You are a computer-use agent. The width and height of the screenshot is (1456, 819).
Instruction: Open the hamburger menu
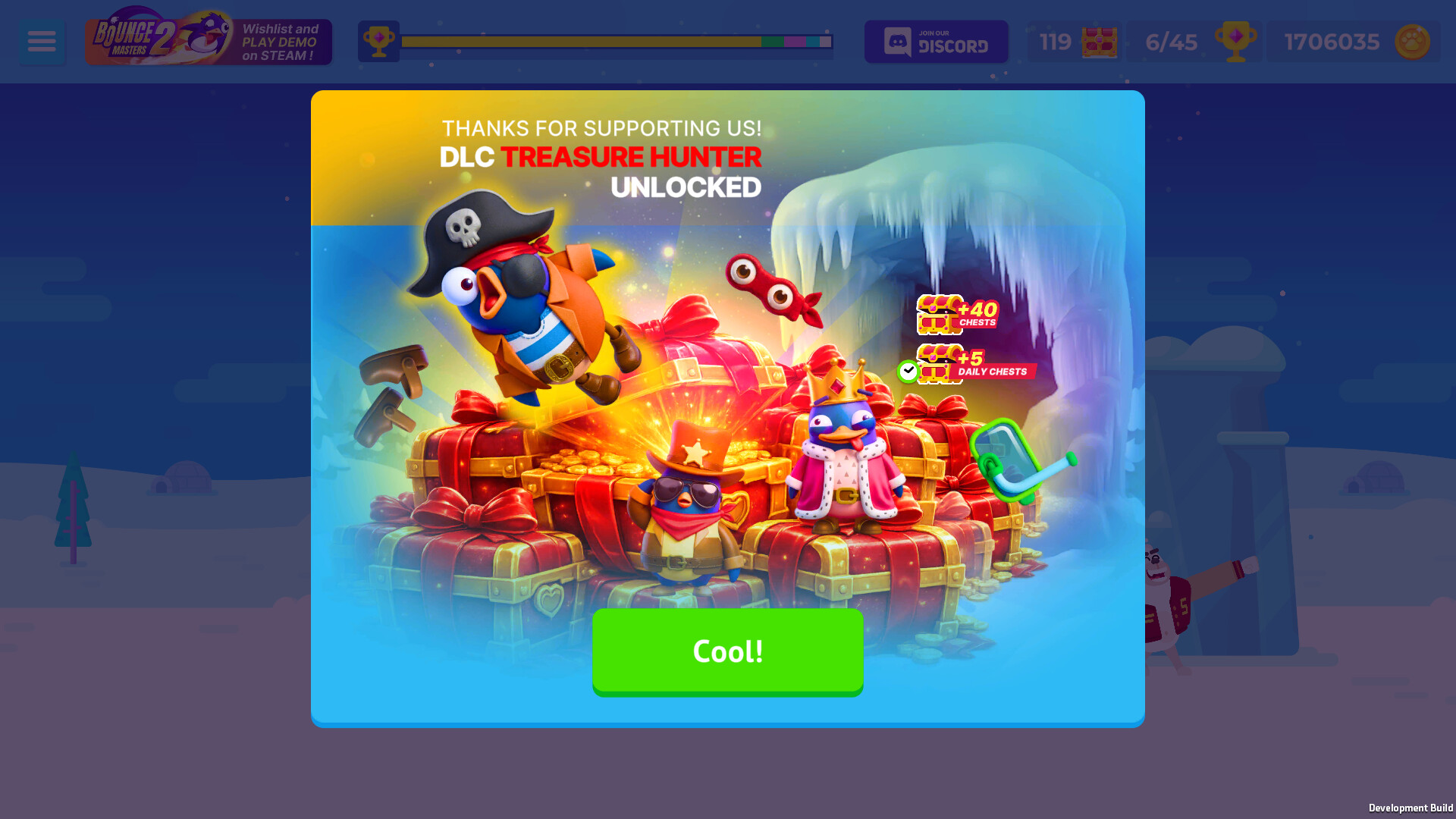42,41
